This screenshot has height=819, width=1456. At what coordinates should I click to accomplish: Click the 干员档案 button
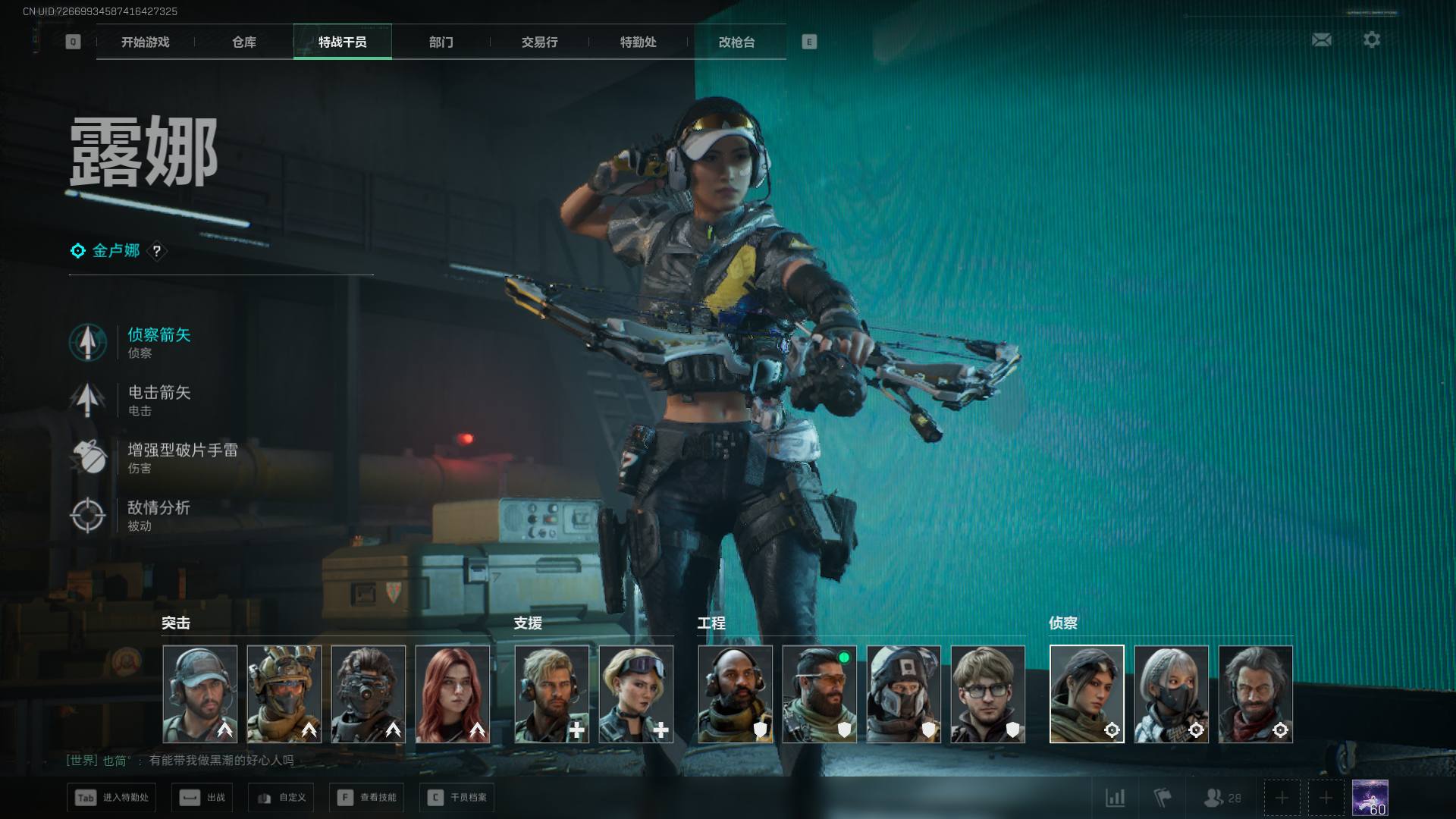coord(457,798)
